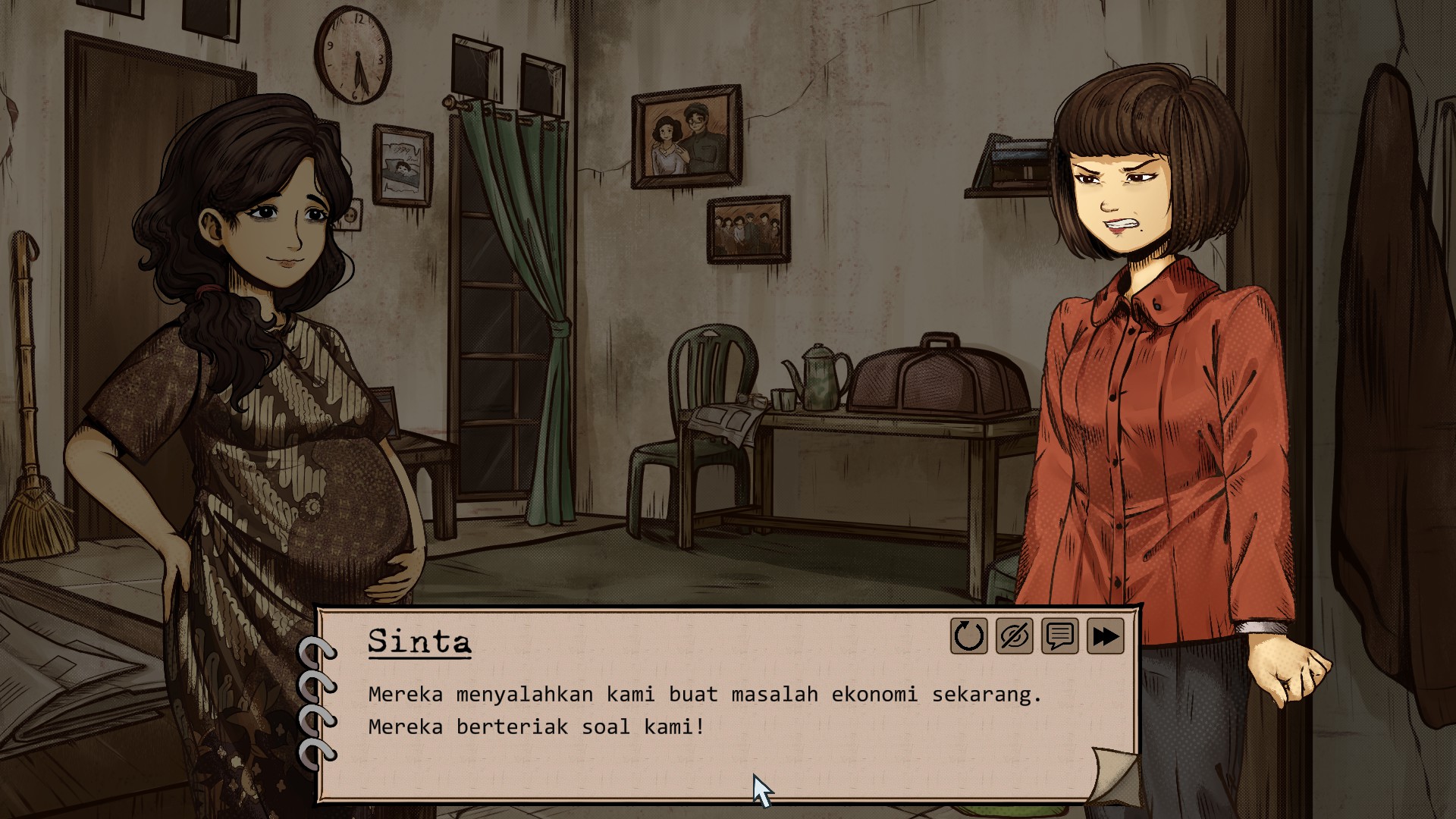The width and height of the screenshot is (1456, 819).
Task: Activate fast-forward skip button
Action: 1105,636
